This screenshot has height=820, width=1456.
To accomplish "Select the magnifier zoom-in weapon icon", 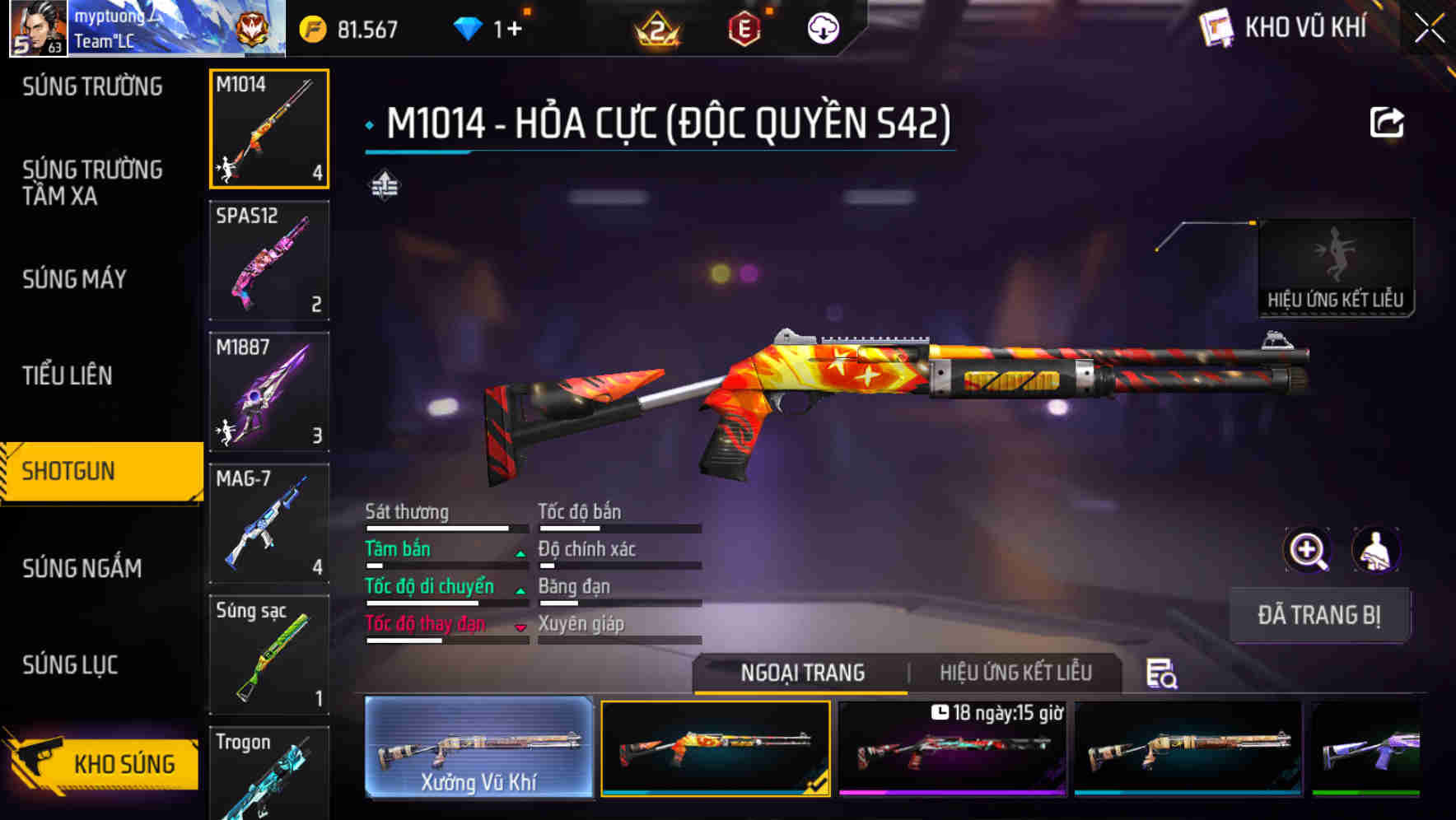I will (x=1308, y=549).
